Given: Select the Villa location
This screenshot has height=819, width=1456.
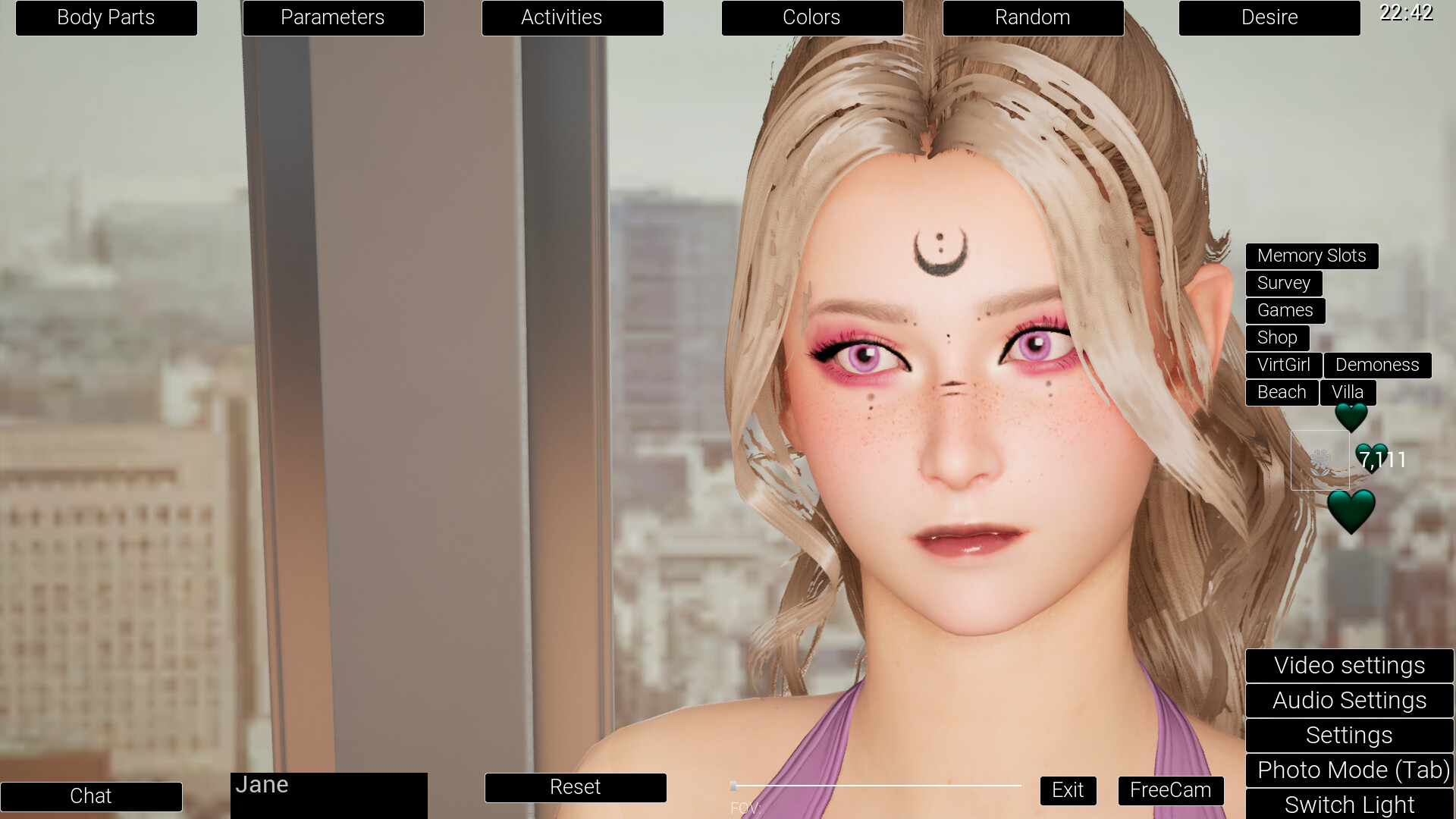Looking at the screenshot, I should [1348, 392].
